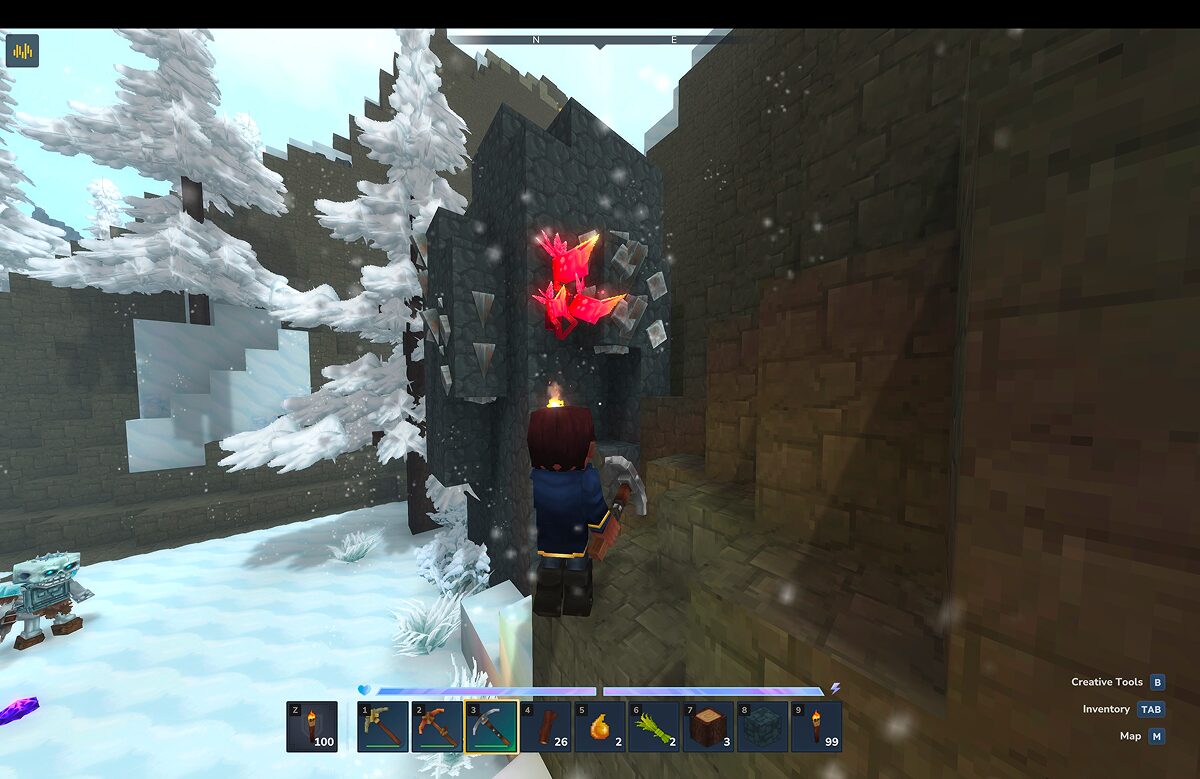Select the crude pickaxe in slot 1
The width and height of the screenshot is (1200, 779).
click(383, 726)
